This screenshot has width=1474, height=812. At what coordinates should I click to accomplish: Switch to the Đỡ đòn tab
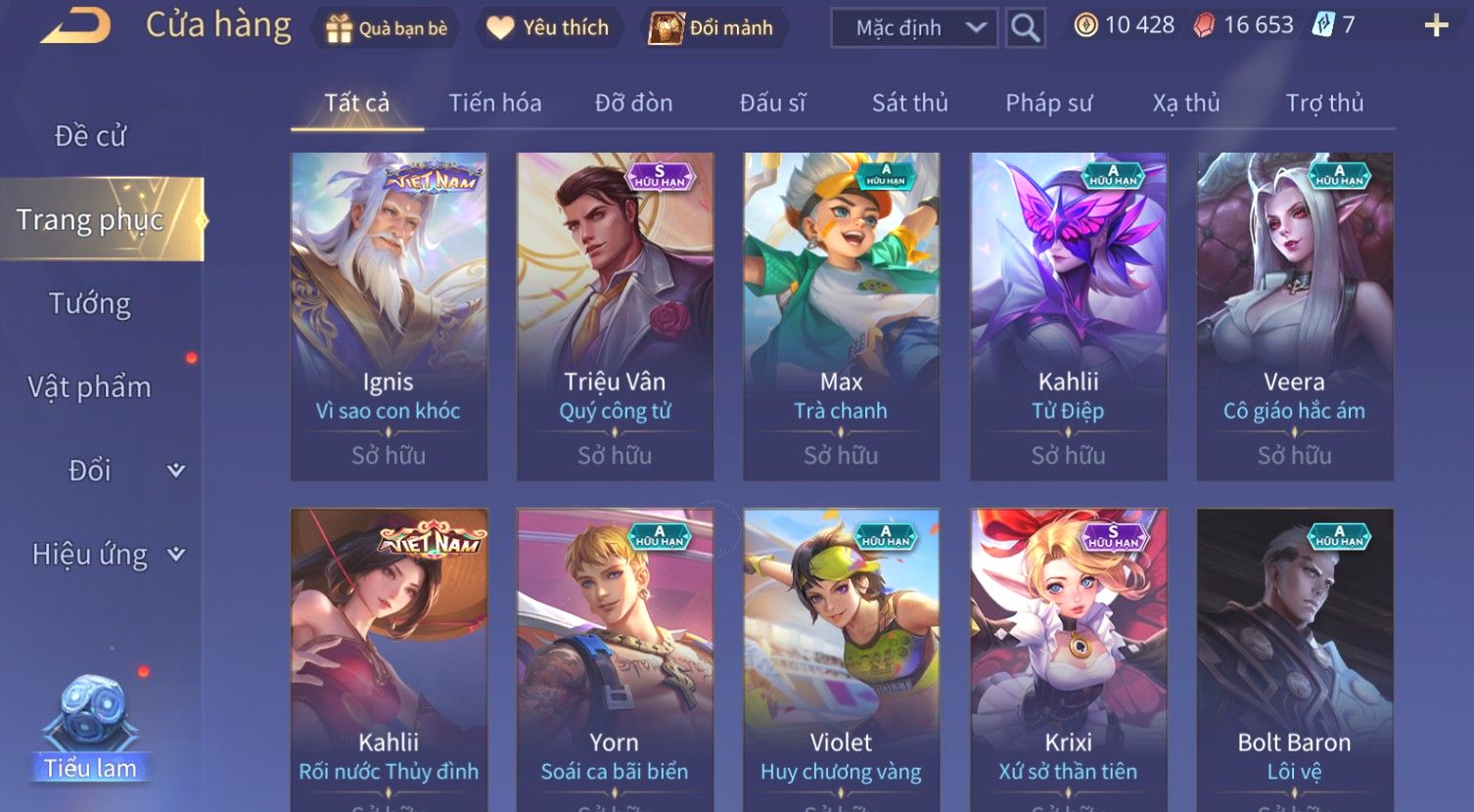(633, 103)
